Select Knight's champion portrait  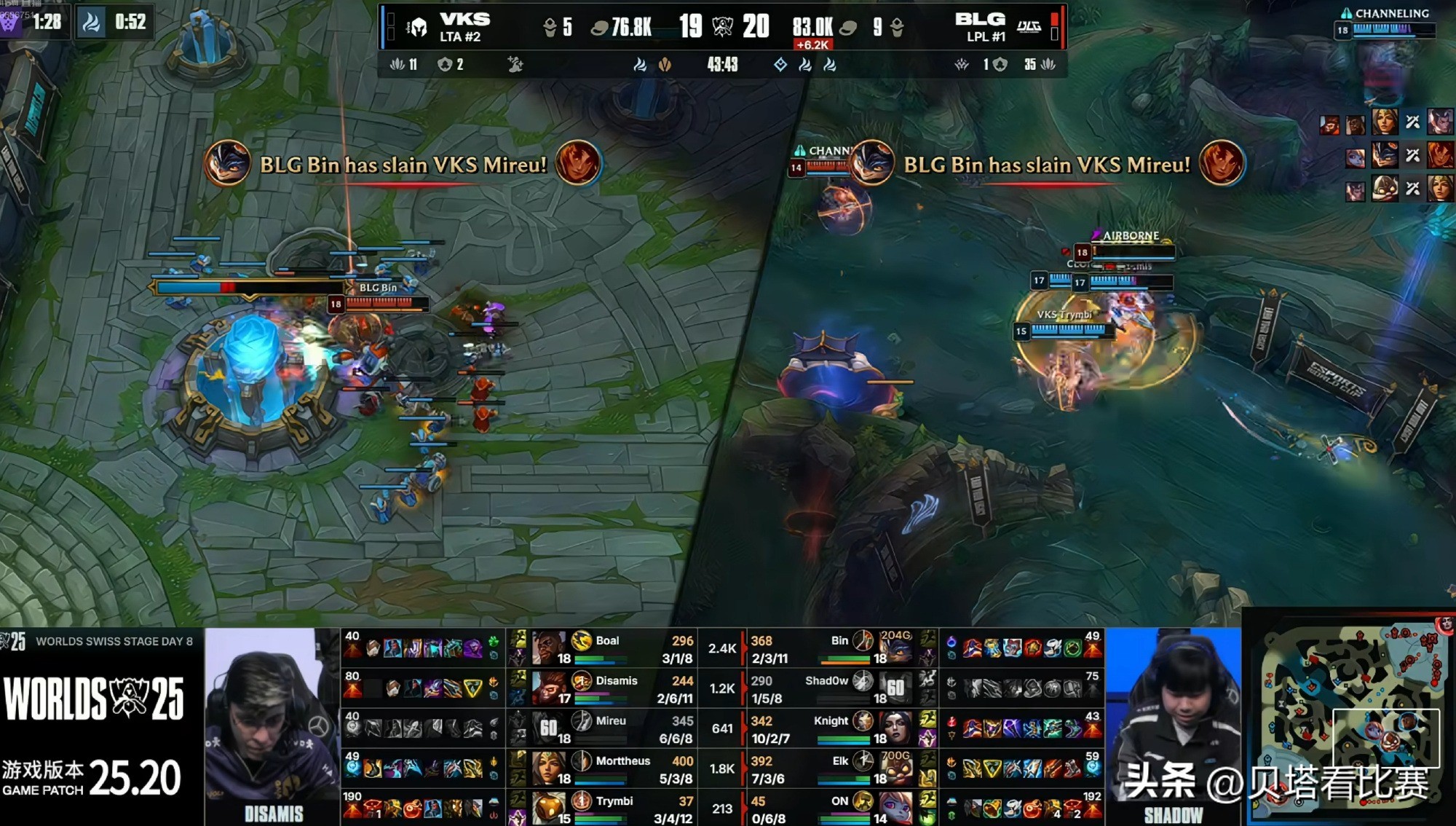point(895,728)
